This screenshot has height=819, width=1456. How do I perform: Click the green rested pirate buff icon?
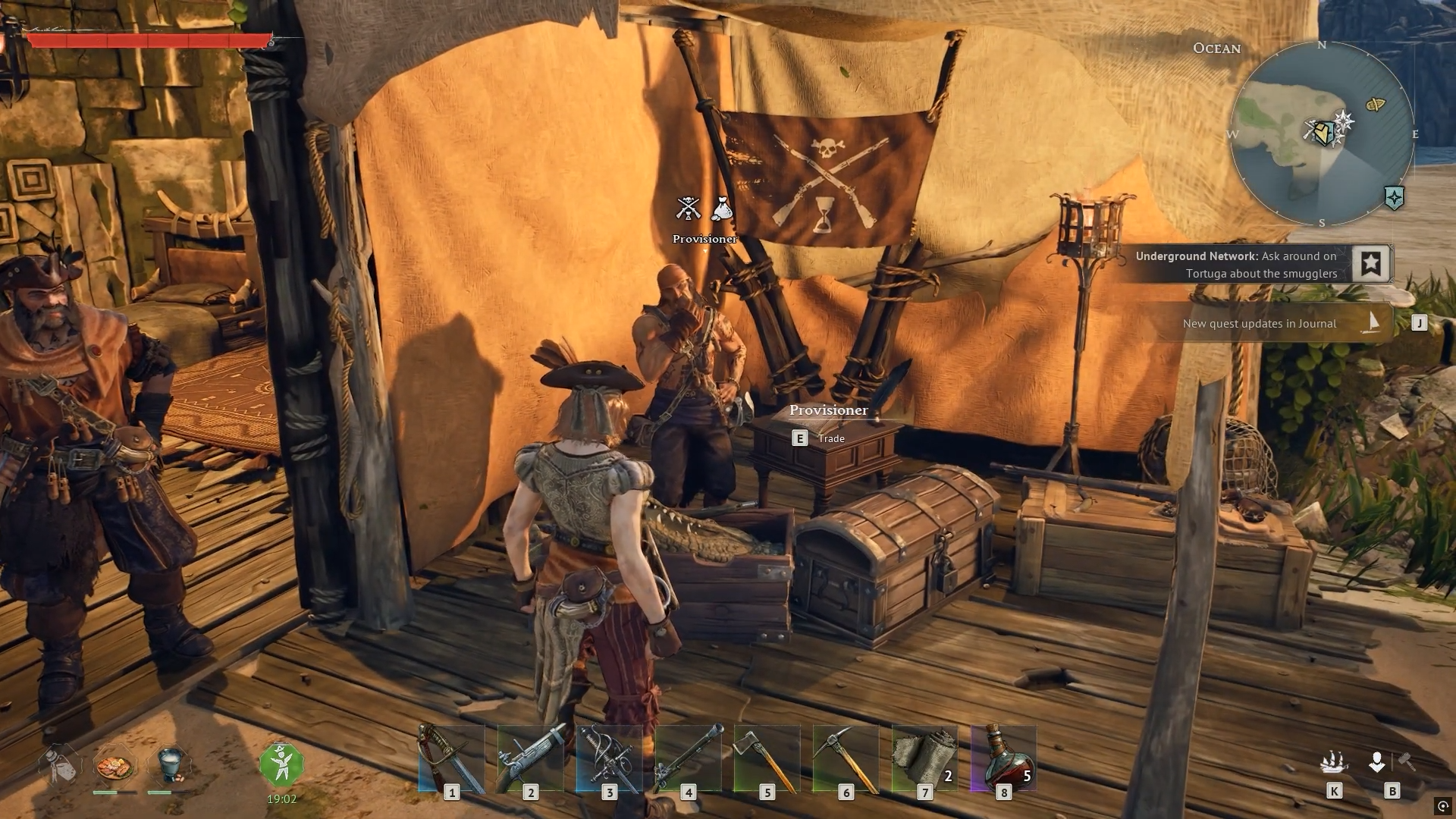281,764
